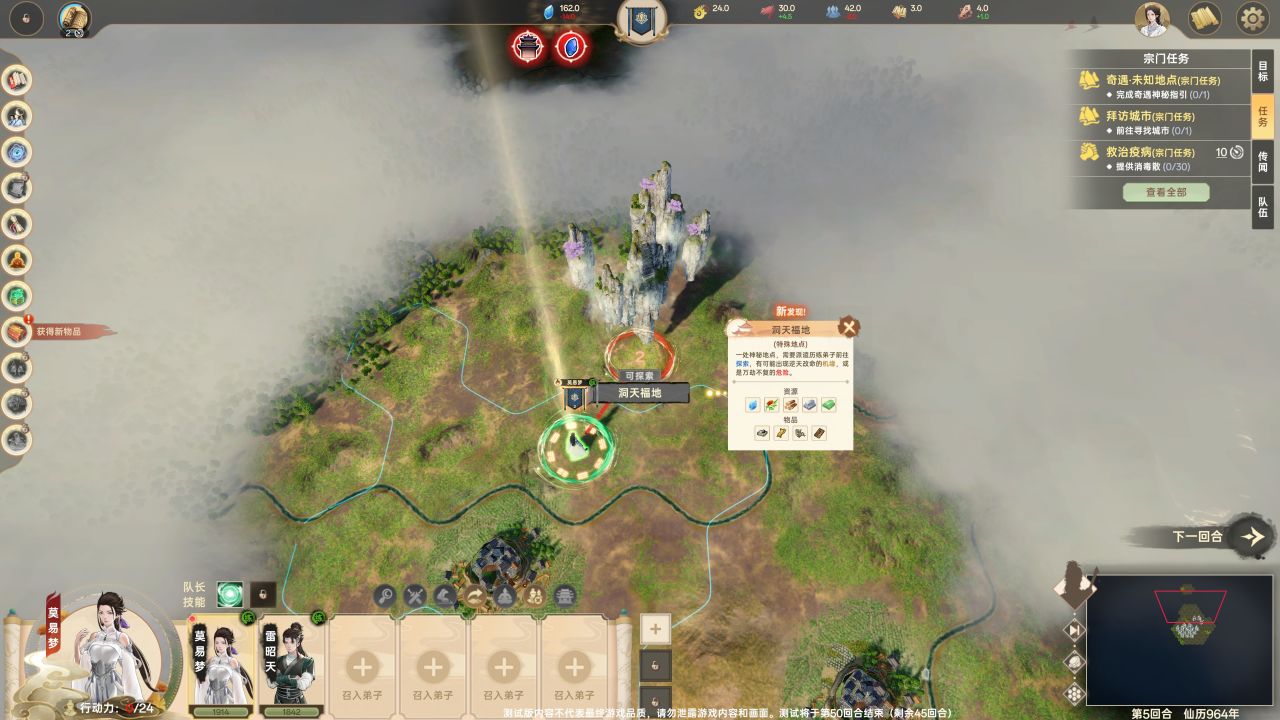Click the minimap
Viewport: 1280px width, 720px height.
[1178, 640]
